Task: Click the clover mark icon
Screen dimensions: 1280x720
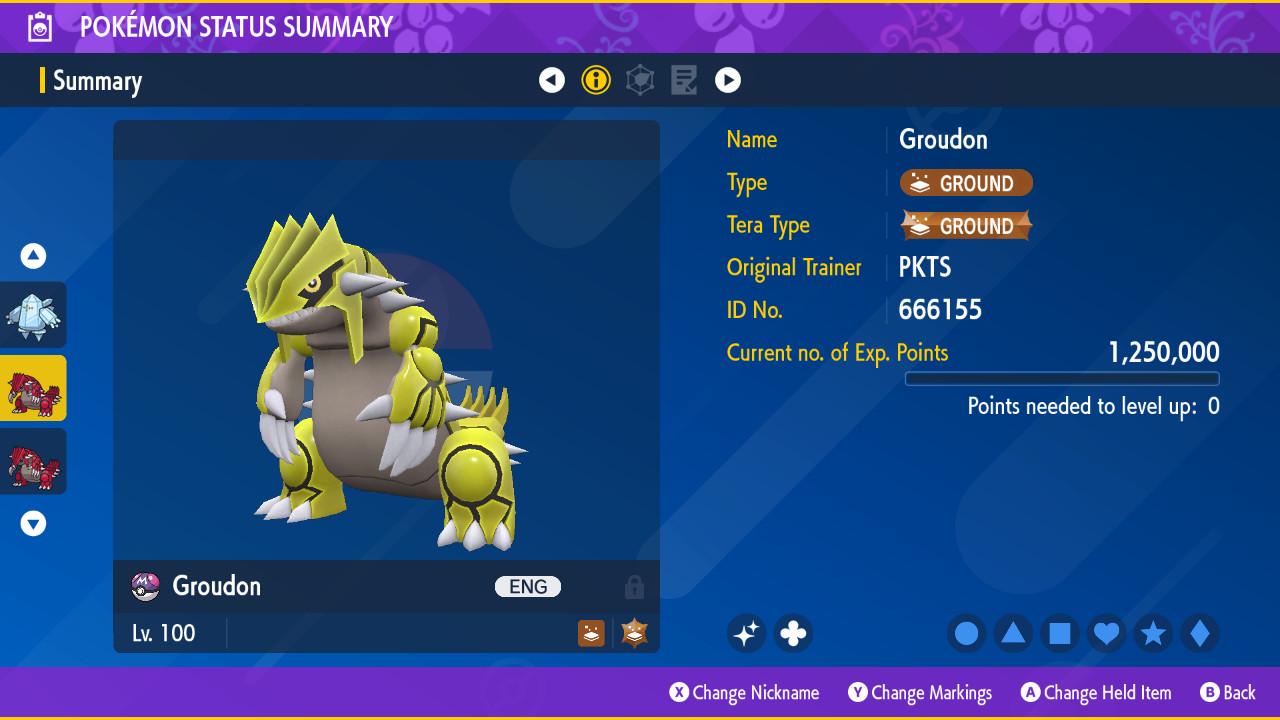Action: point(793,633)
